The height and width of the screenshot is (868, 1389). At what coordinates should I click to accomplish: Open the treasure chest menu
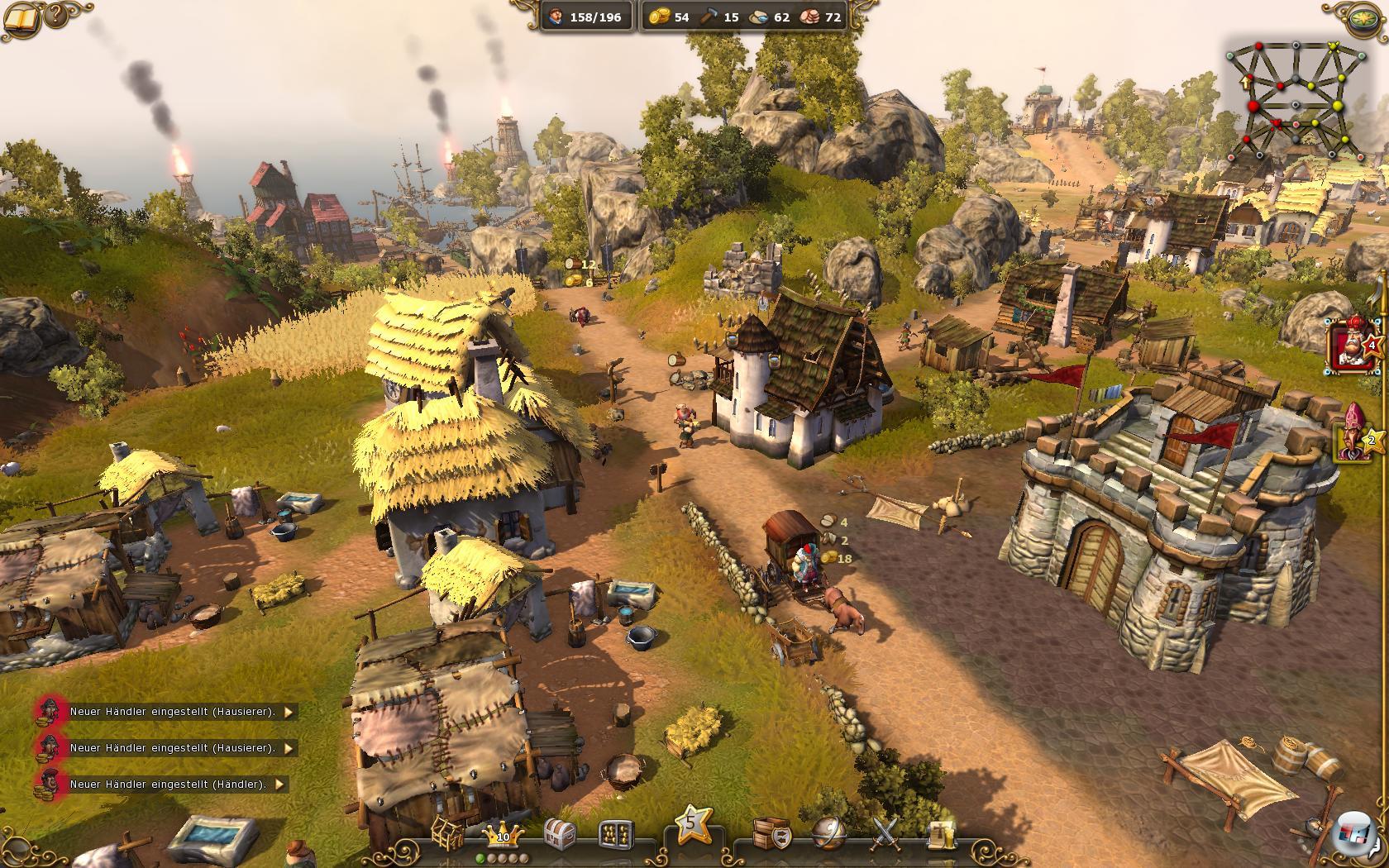click(x=560, y=834)
